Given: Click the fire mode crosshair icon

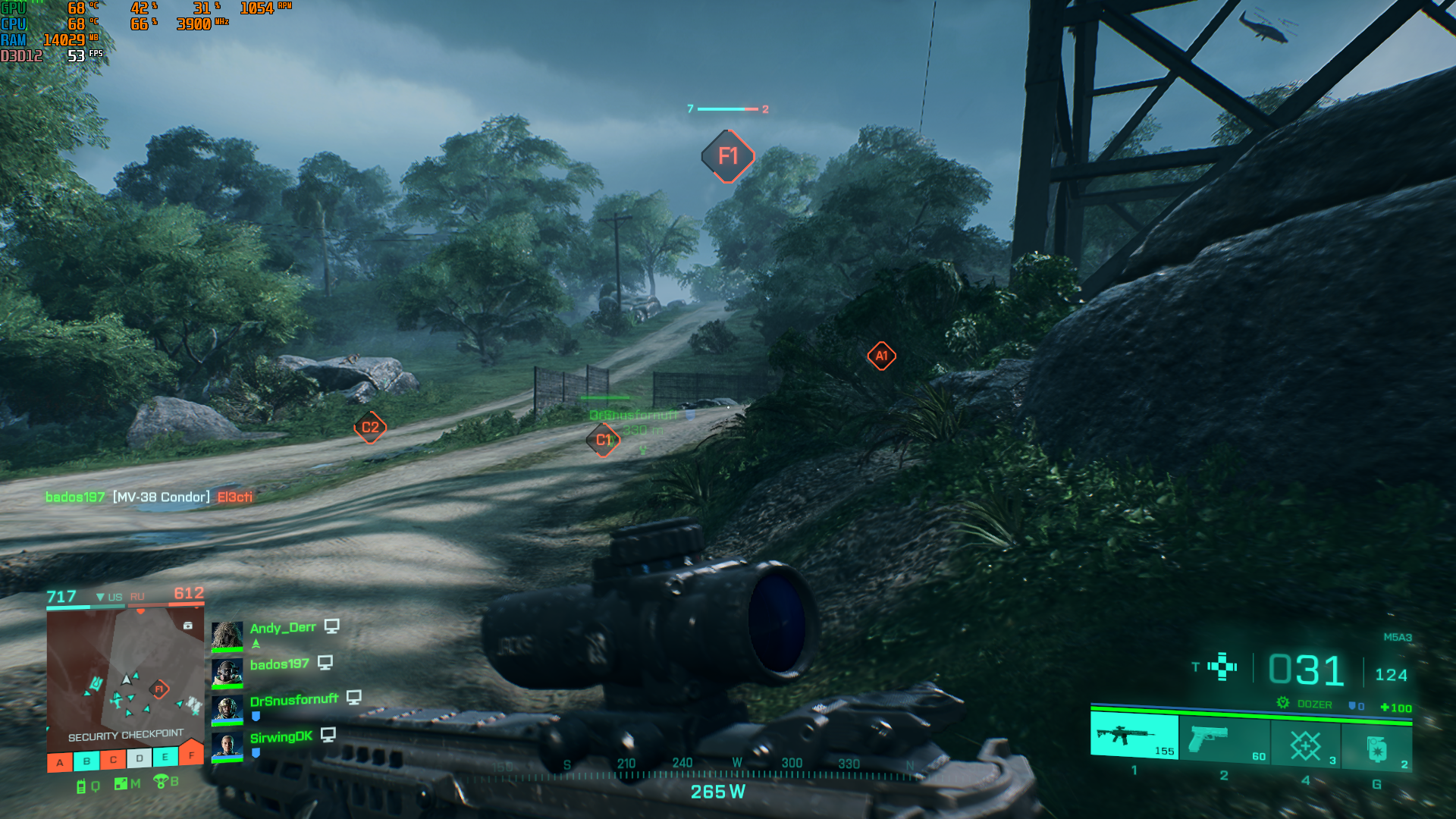Looking at the screenshot, I should (1222, 667).
